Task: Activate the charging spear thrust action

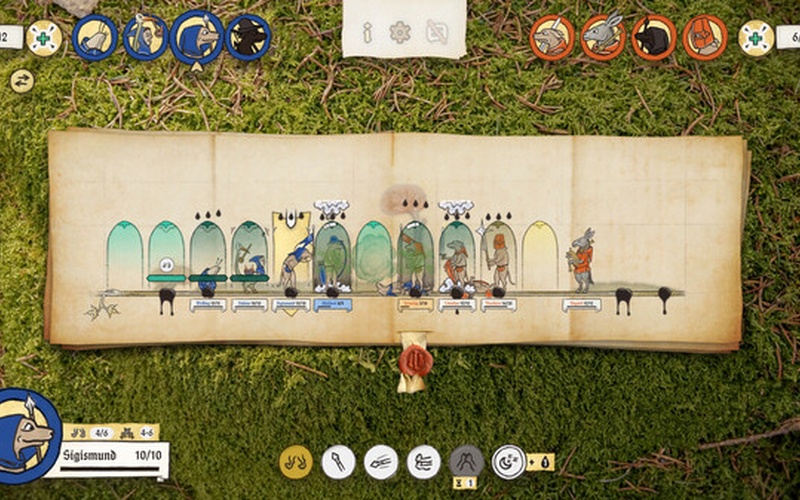Action: [381, 461]
